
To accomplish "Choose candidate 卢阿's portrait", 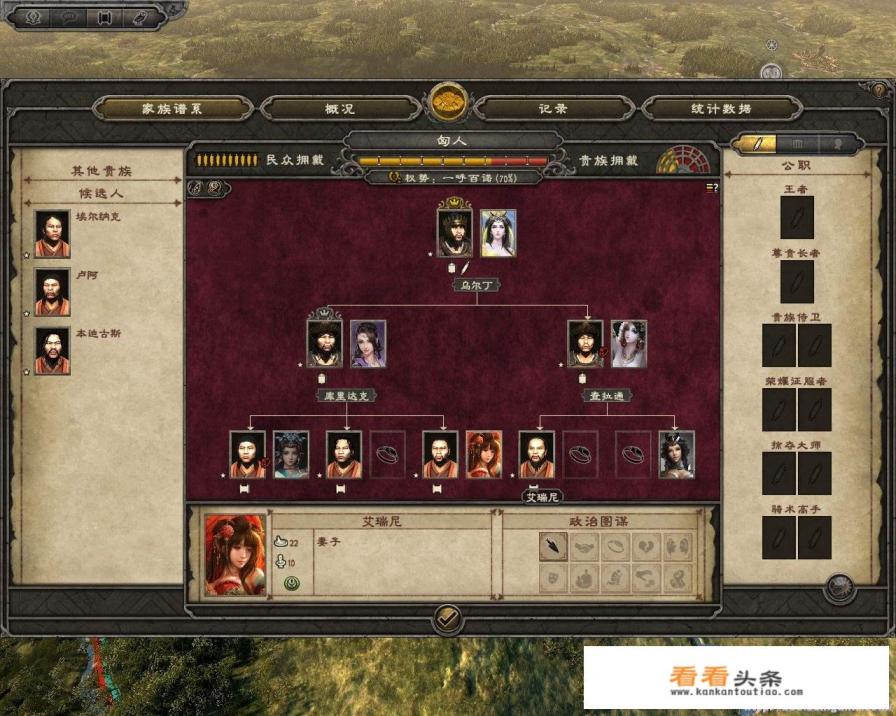I will 52,292.
